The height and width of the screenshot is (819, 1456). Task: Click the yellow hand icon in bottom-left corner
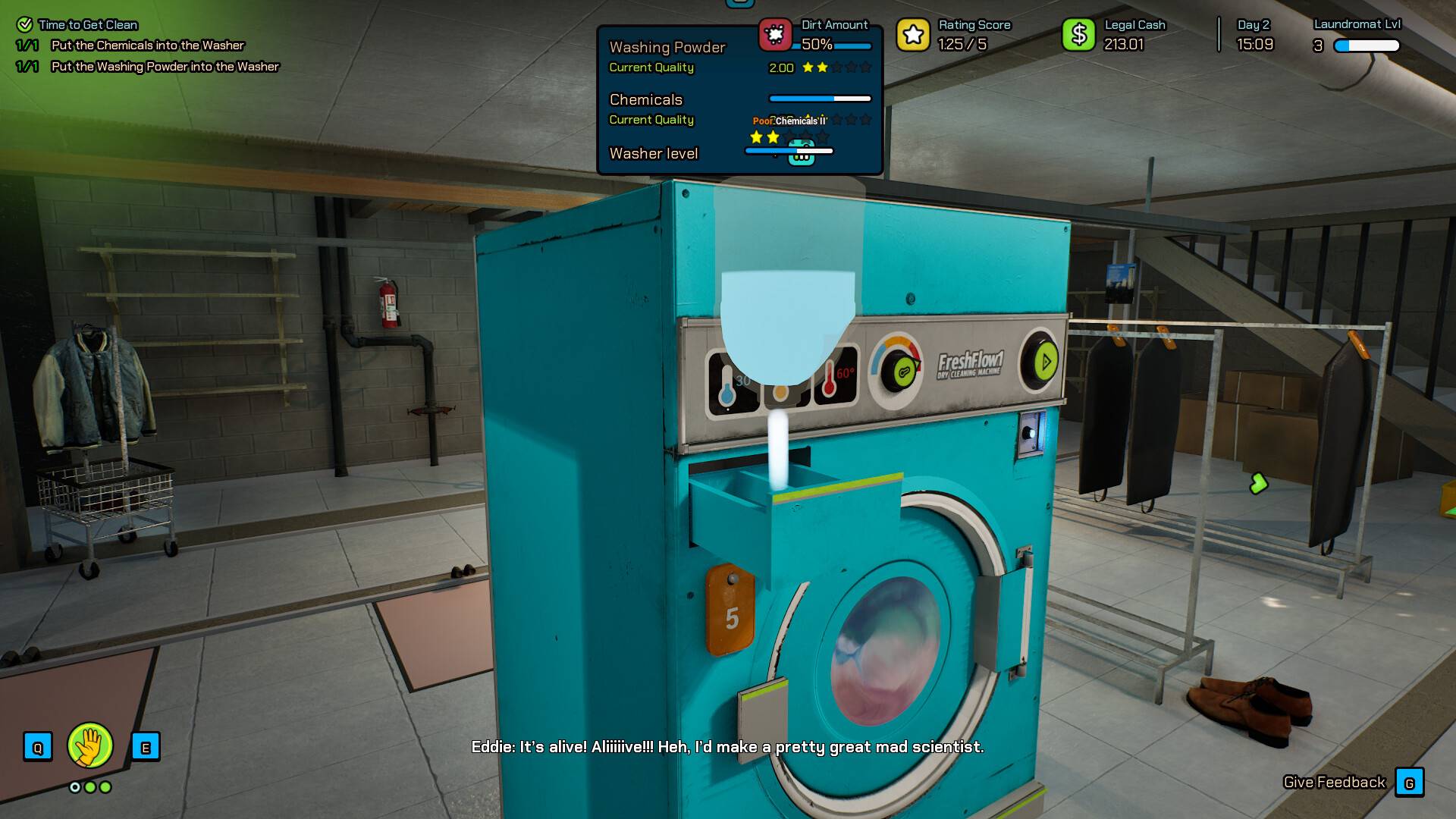pos(90,746)
